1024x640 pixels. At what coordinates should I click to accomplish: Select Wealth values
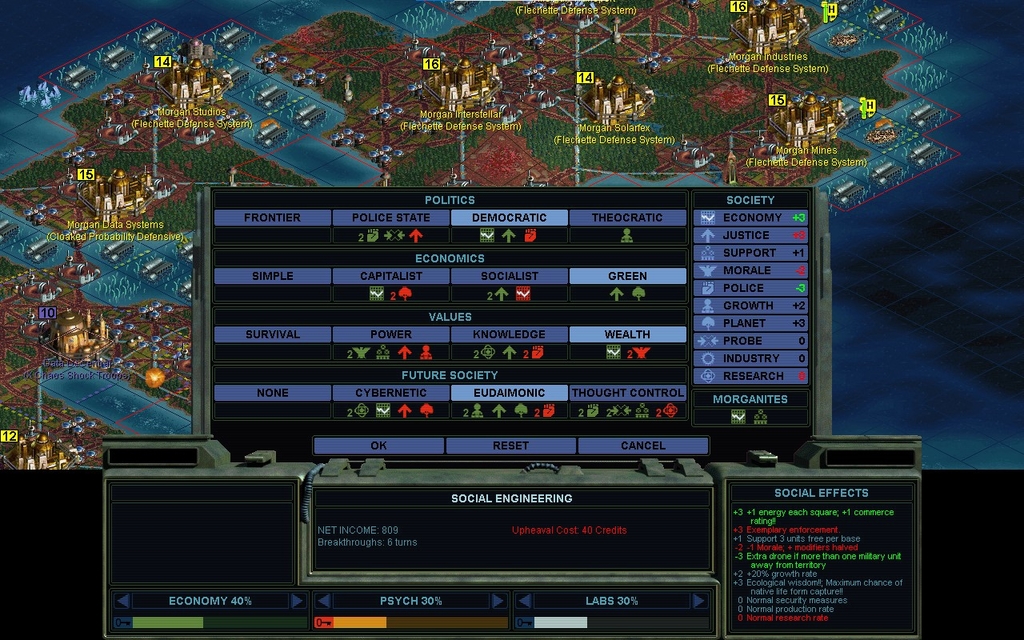[x=627, y=334]
